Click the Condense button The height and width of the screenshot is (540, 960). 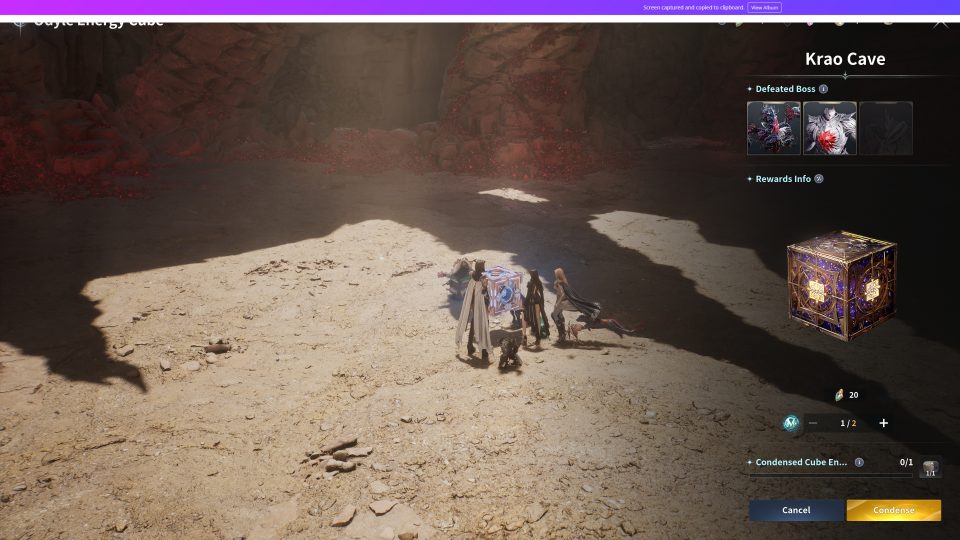[893, 510]
